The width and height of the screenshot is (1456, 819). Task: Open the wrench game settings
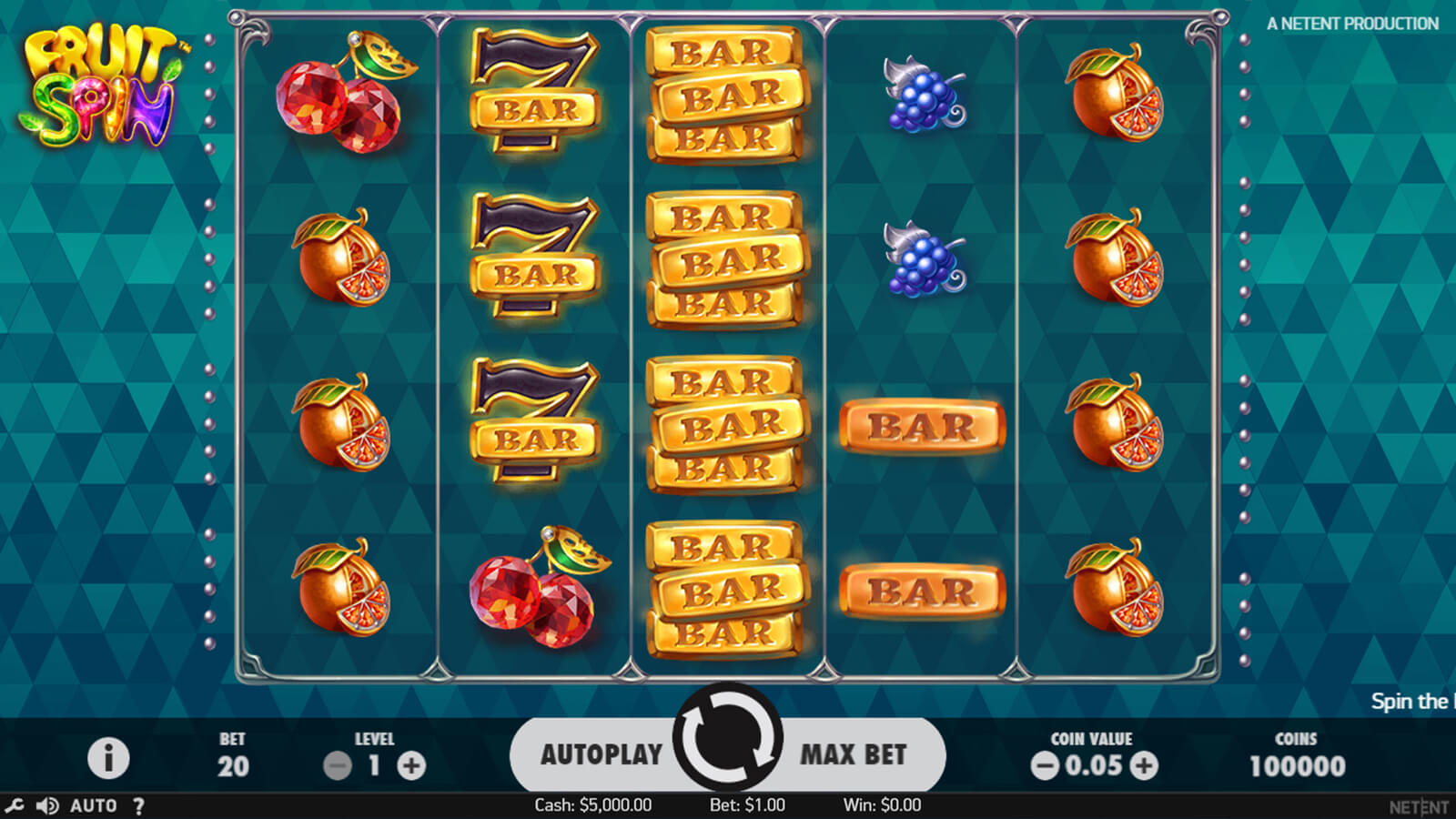tap(15, 805)
